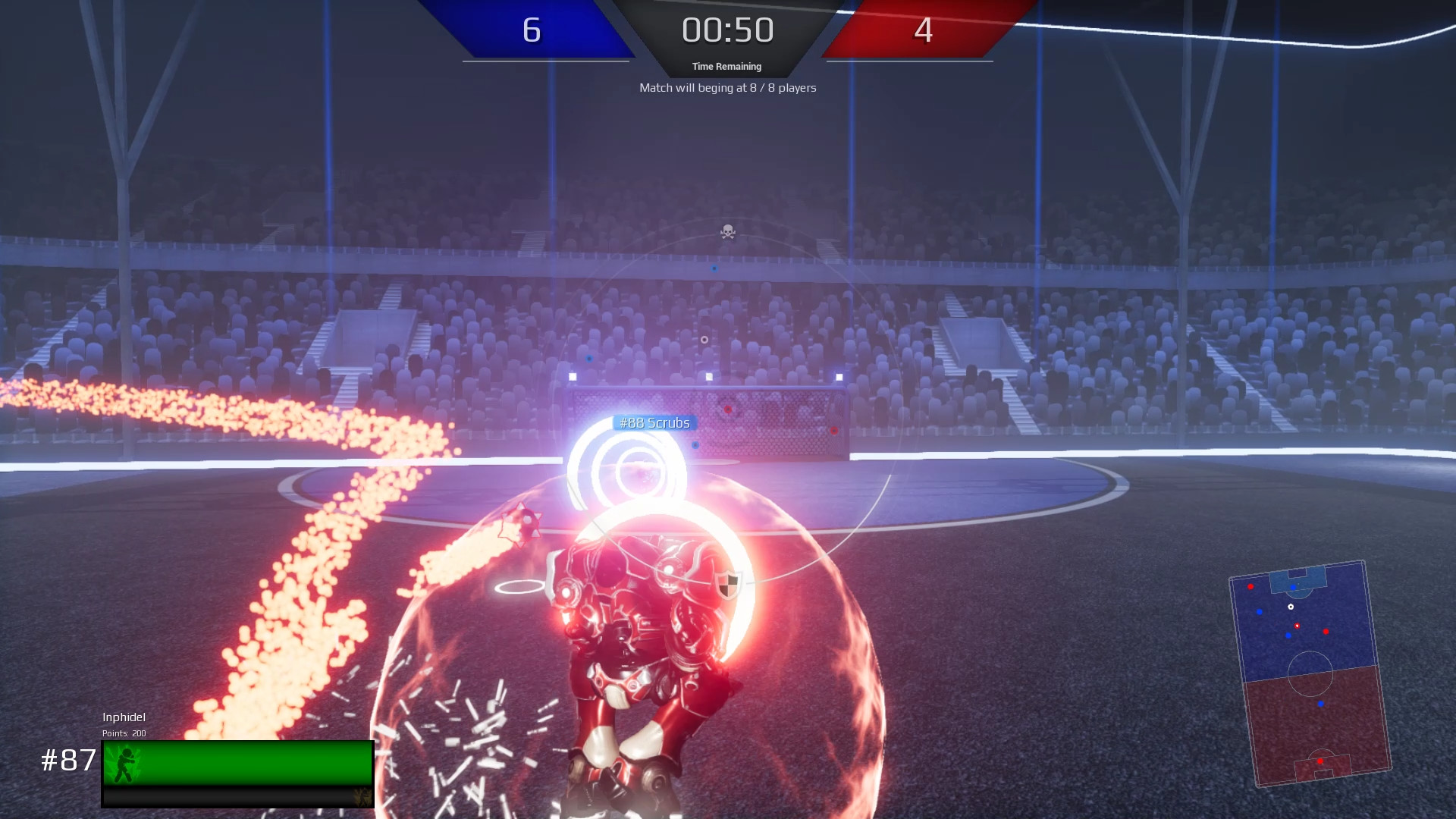Click the 'Match will beging at 8 / 8 players' text
Image resolution: width=1456 pixels, height=819 pixels.
(727, 88)
